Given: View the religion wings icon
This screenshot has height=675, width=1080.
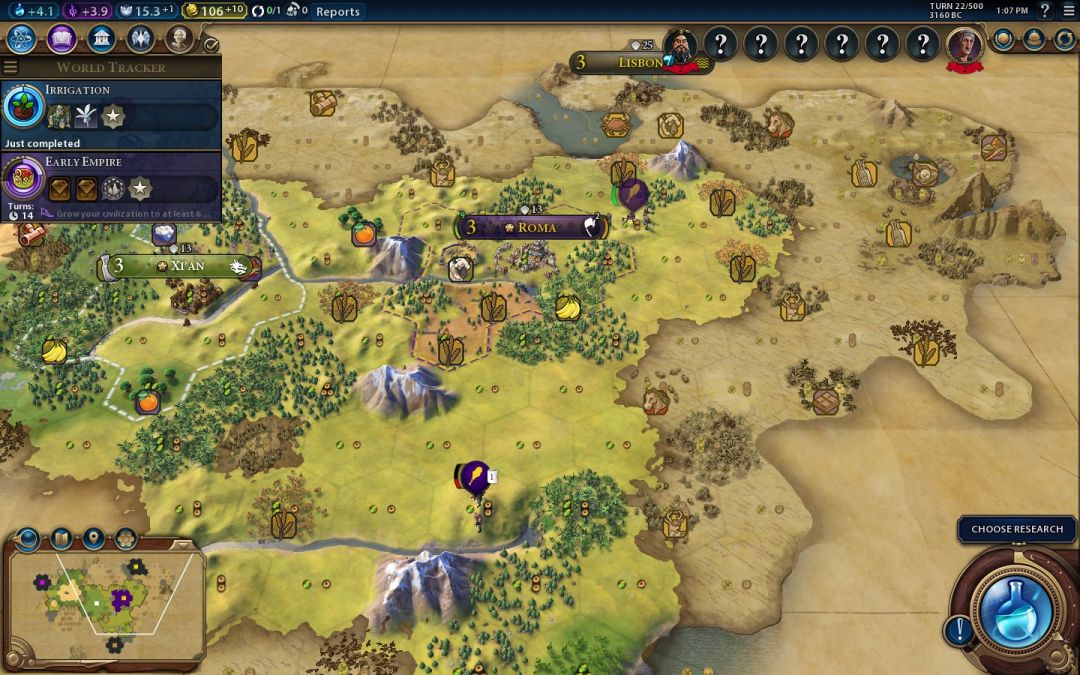Looking at the screenshot, I should [140, 39].
